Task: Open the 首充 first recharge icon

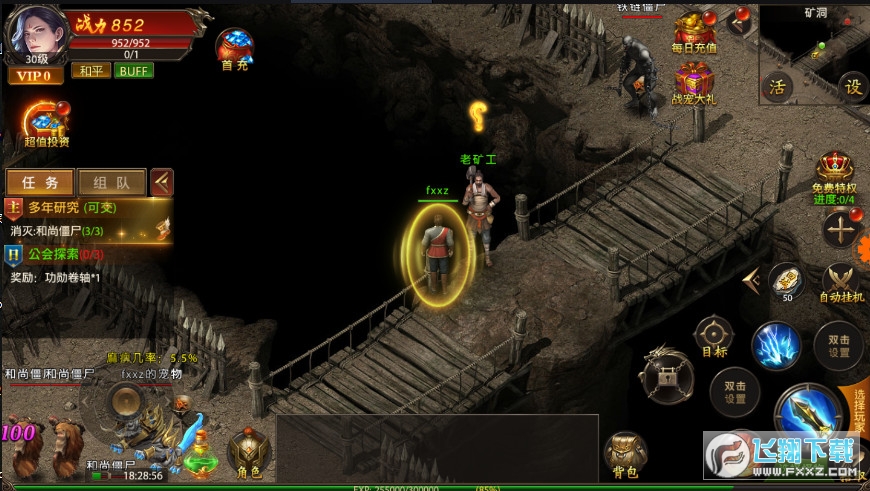Action: (235, 48)
